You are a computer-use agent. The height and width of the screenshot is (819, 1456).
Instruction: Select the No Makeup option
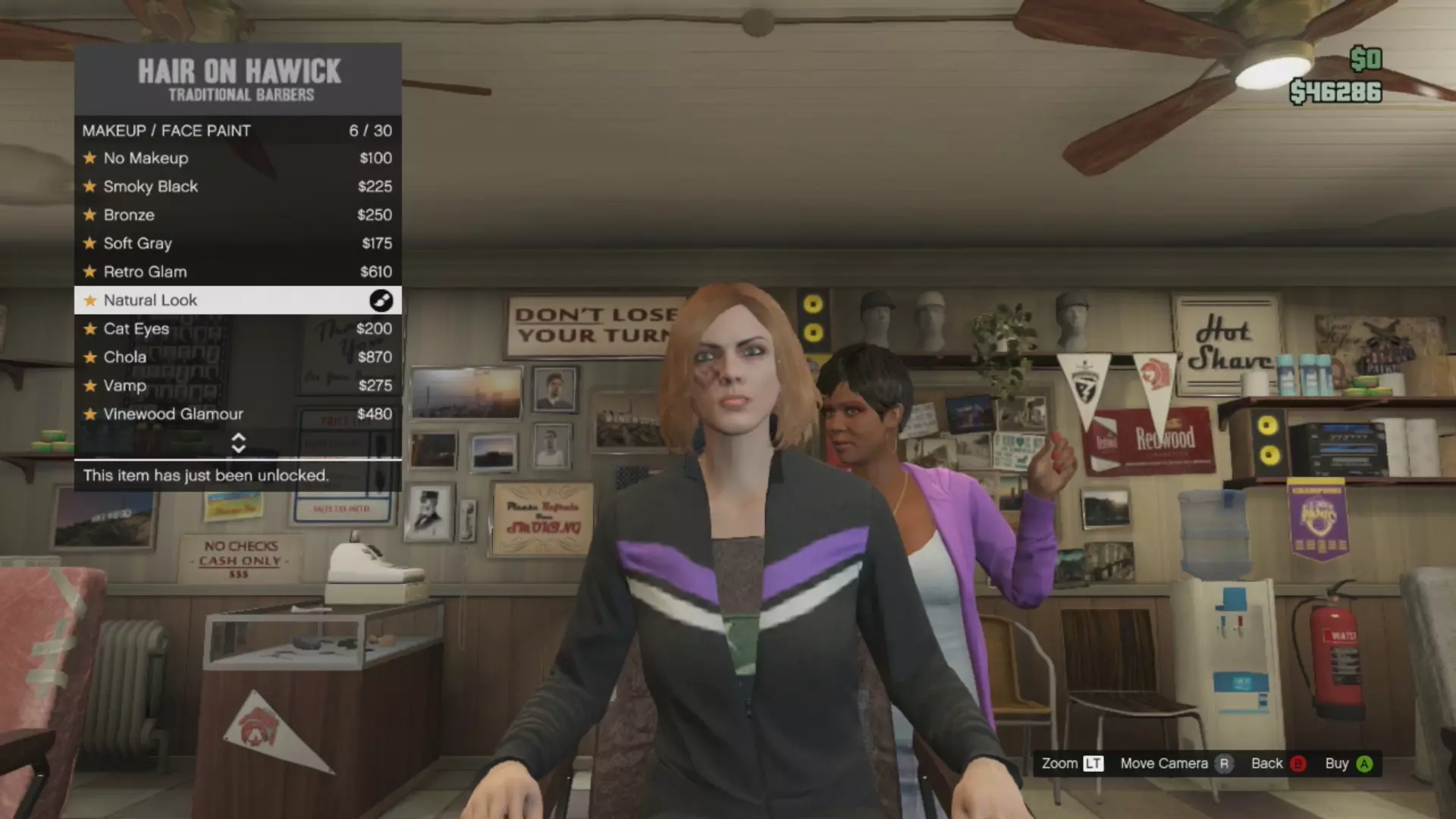tap(237, 158)
